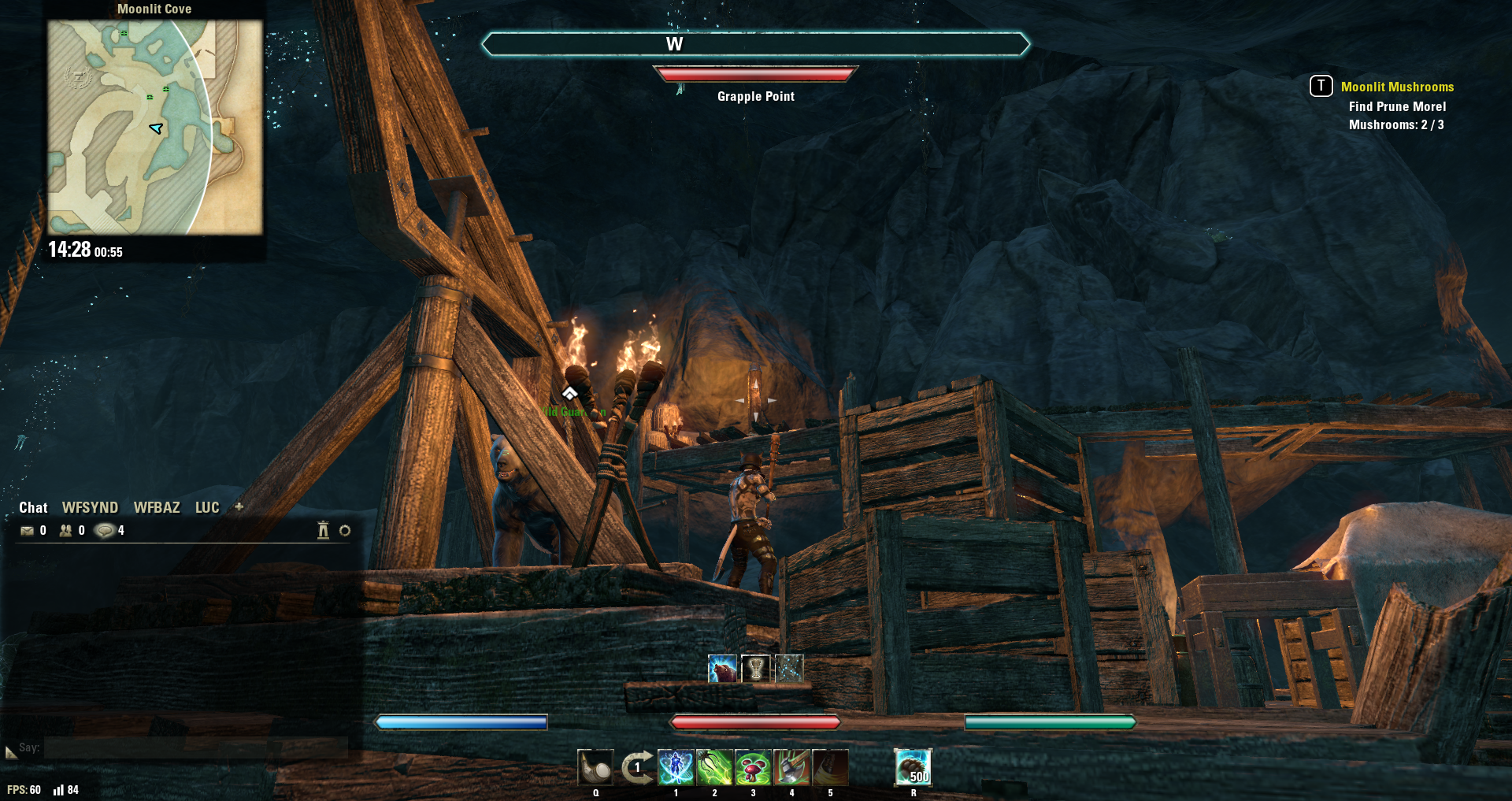
Task: Click the speech bubble notifications icon
Action: tap(105, 531)
